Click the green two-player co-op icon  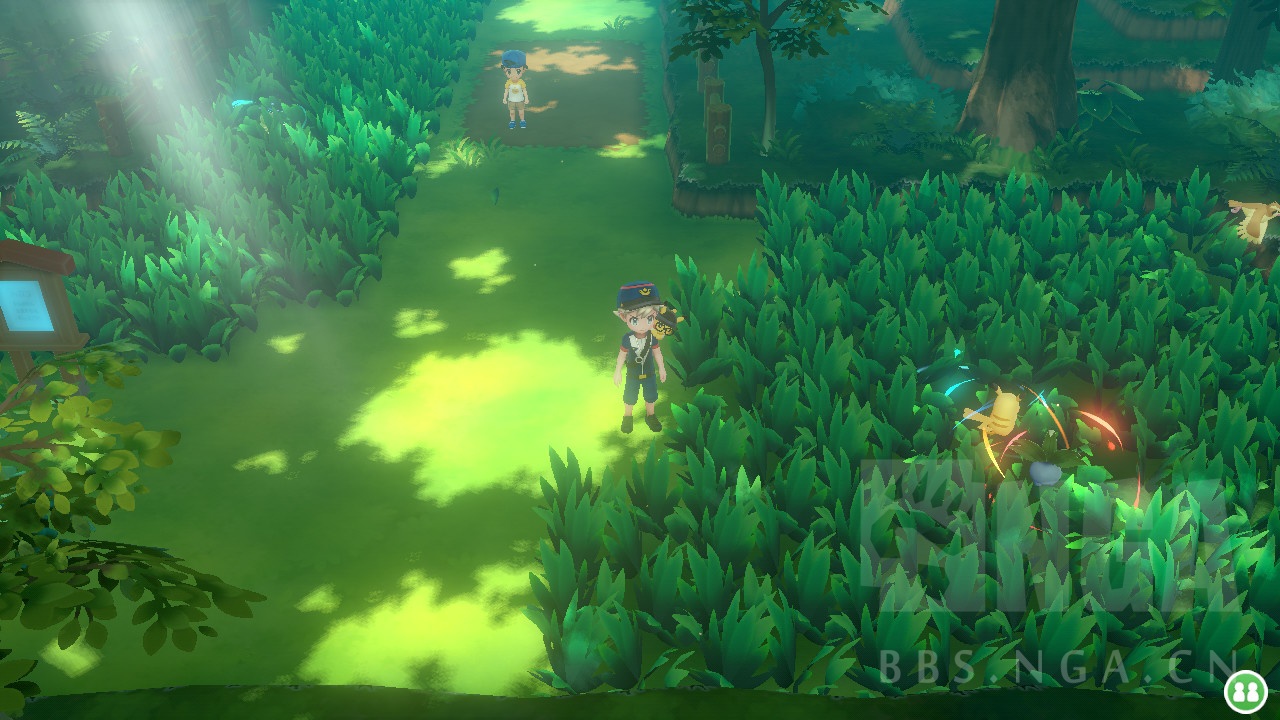point(1246,691)
